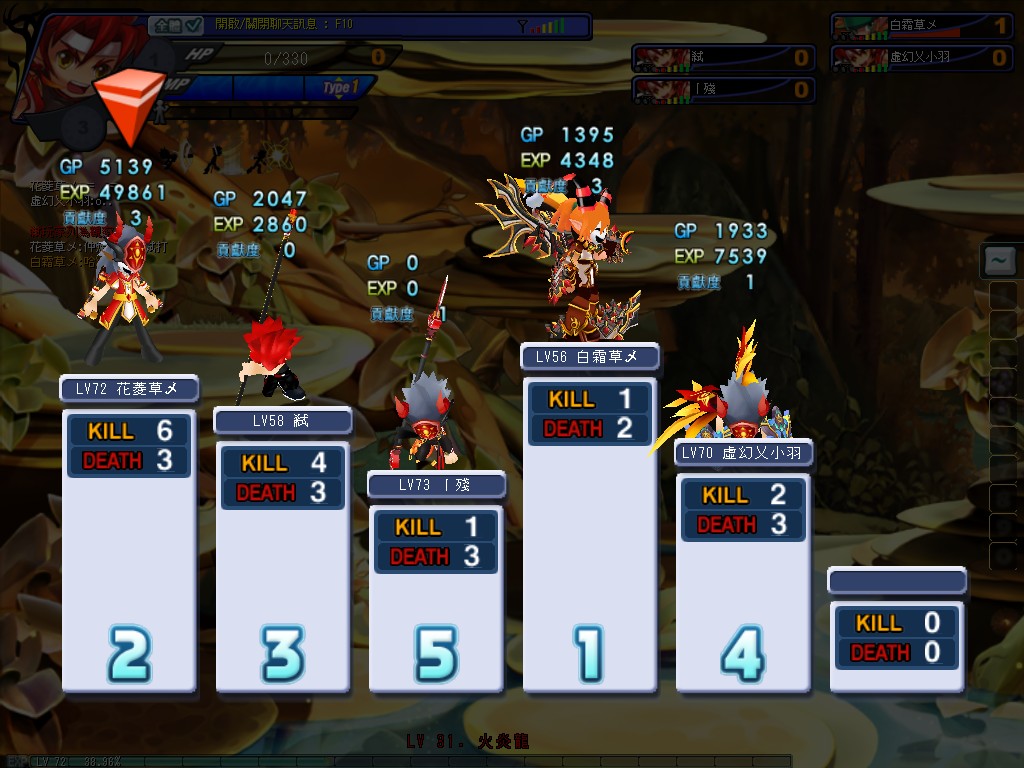Choose player 弑's top score panel

click(723, 57)
